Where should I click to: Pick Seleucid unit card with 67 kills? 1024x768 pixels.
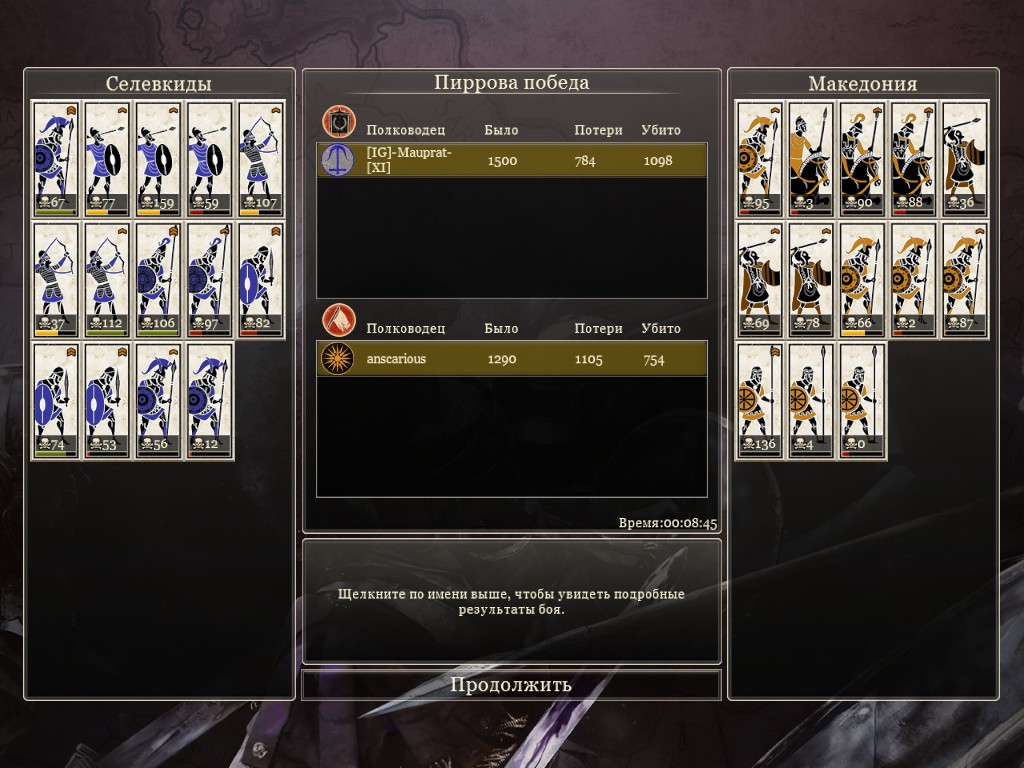click(x=56, y=158)
